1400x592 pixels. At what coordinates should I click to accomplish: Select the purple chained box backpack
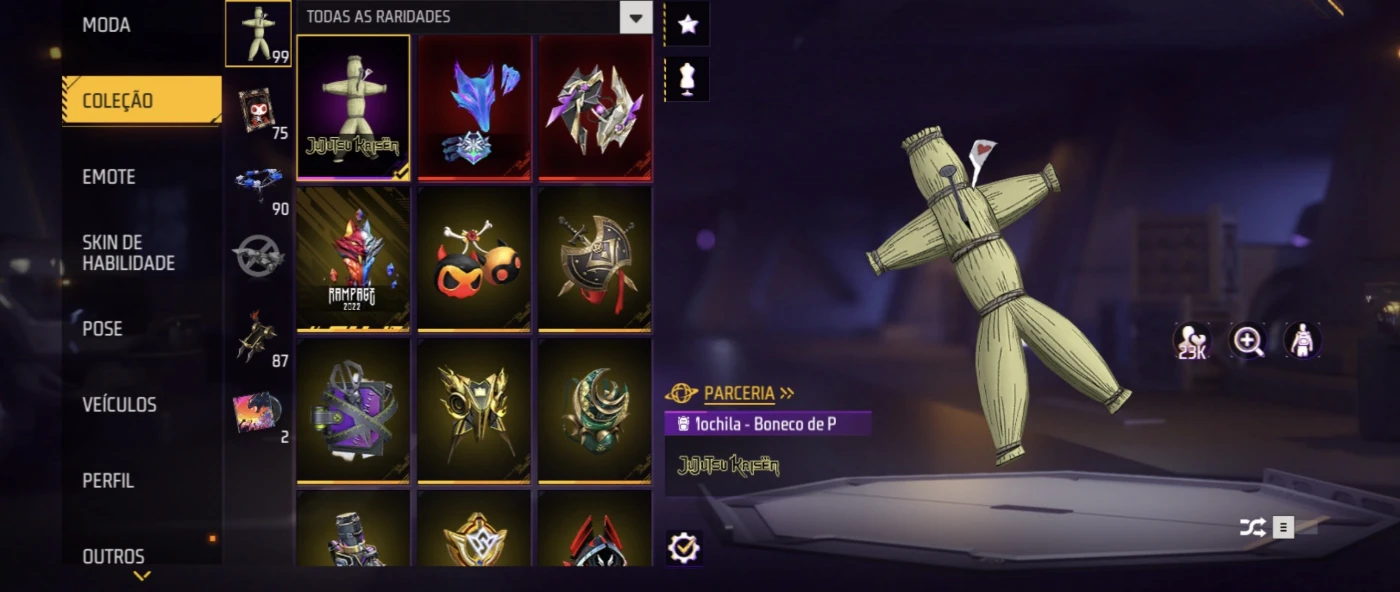(353, 410)
